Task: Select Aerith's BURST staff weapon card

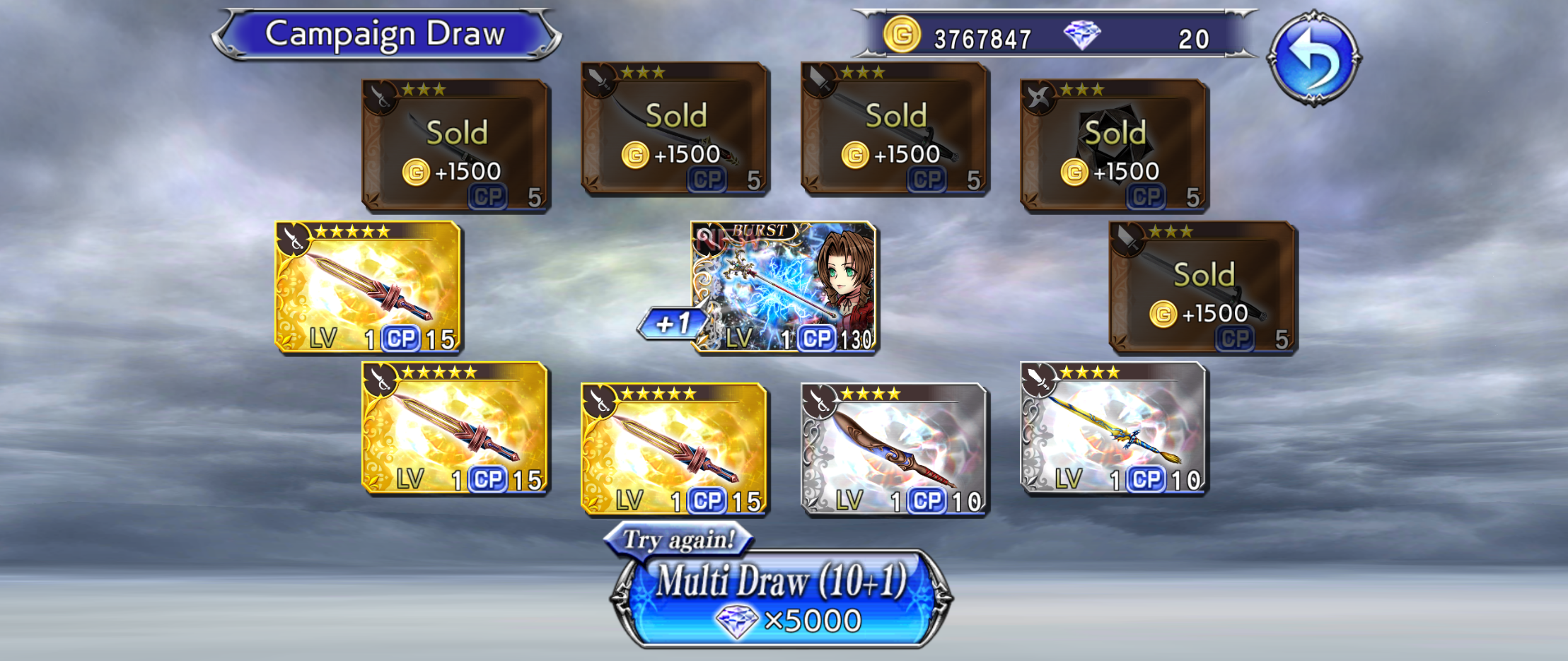Action: point(784,287)
